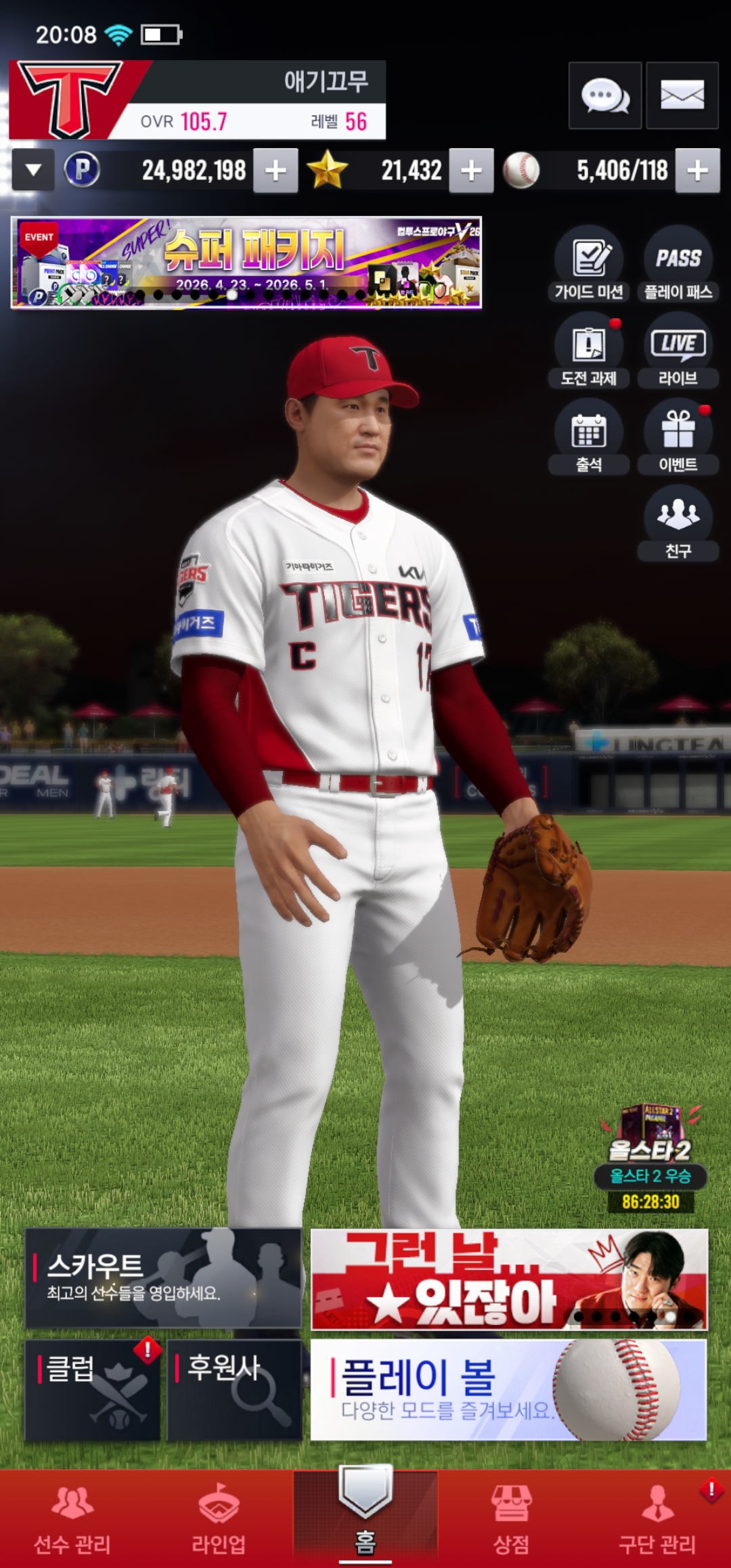Open the 슈퍼 패키지 event banner
The image size is (731, 1568).
pos(246,263)
